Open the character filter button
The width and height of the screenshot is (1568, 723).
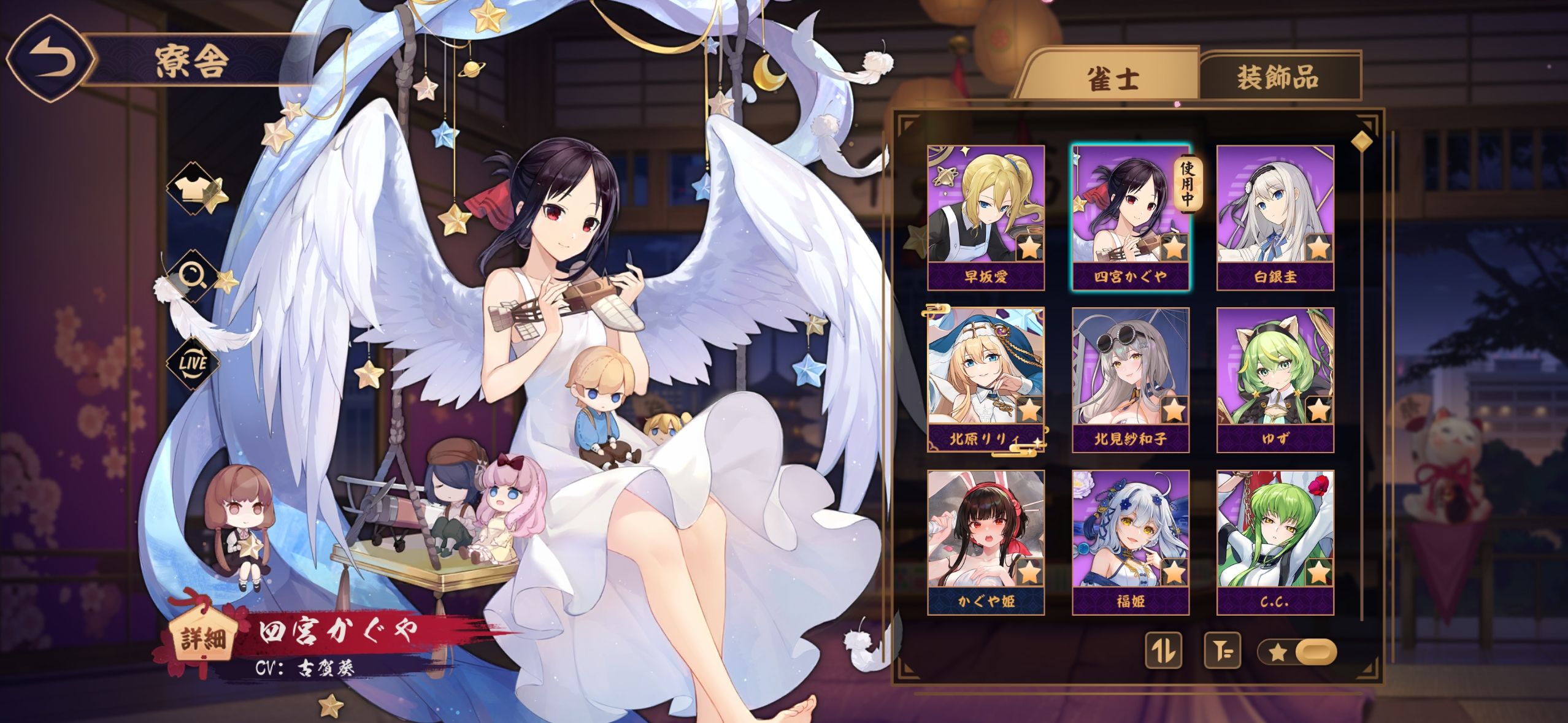pyautogui.click(x=1221, y=651)
